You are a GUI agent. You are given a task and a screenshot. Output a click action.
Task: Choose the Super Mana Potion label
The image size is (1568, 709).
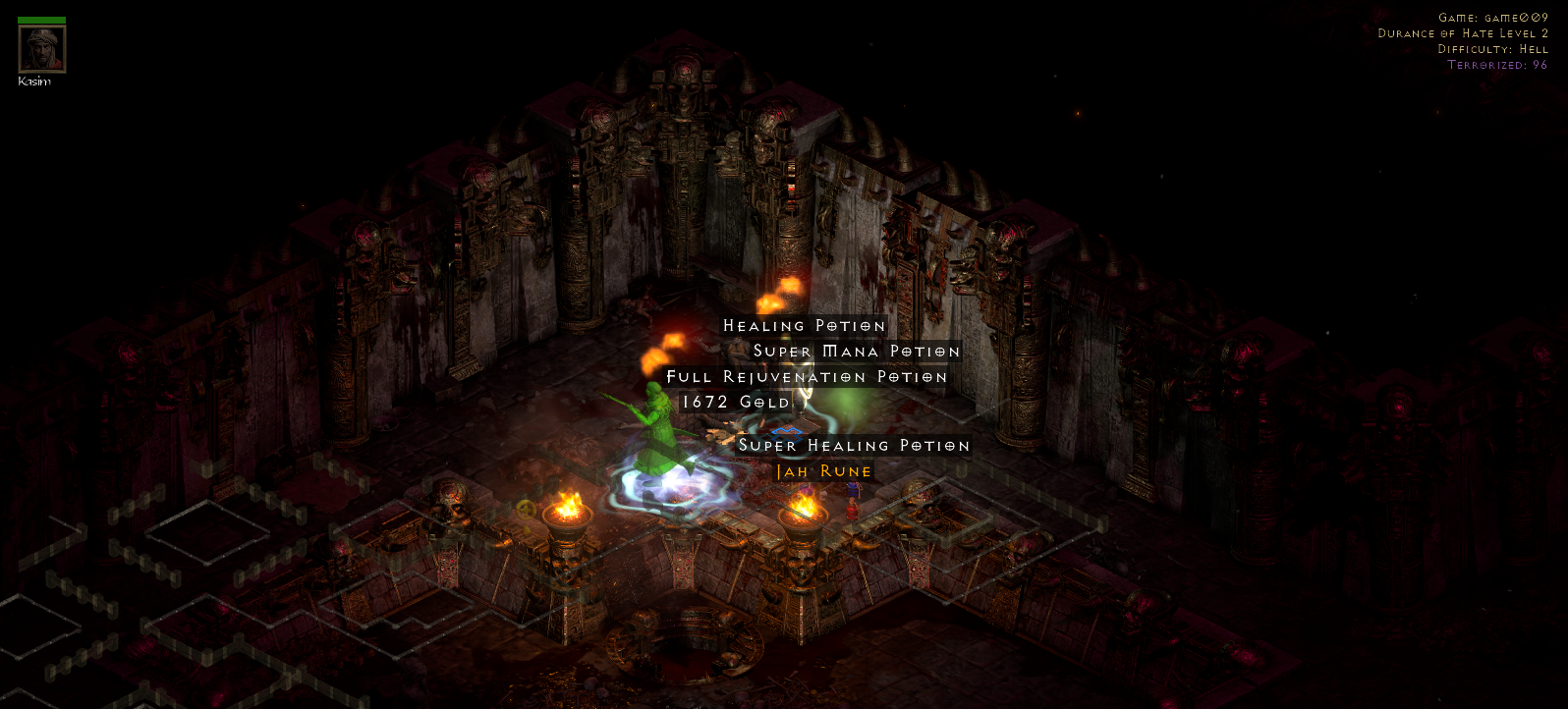pos(856,352)
